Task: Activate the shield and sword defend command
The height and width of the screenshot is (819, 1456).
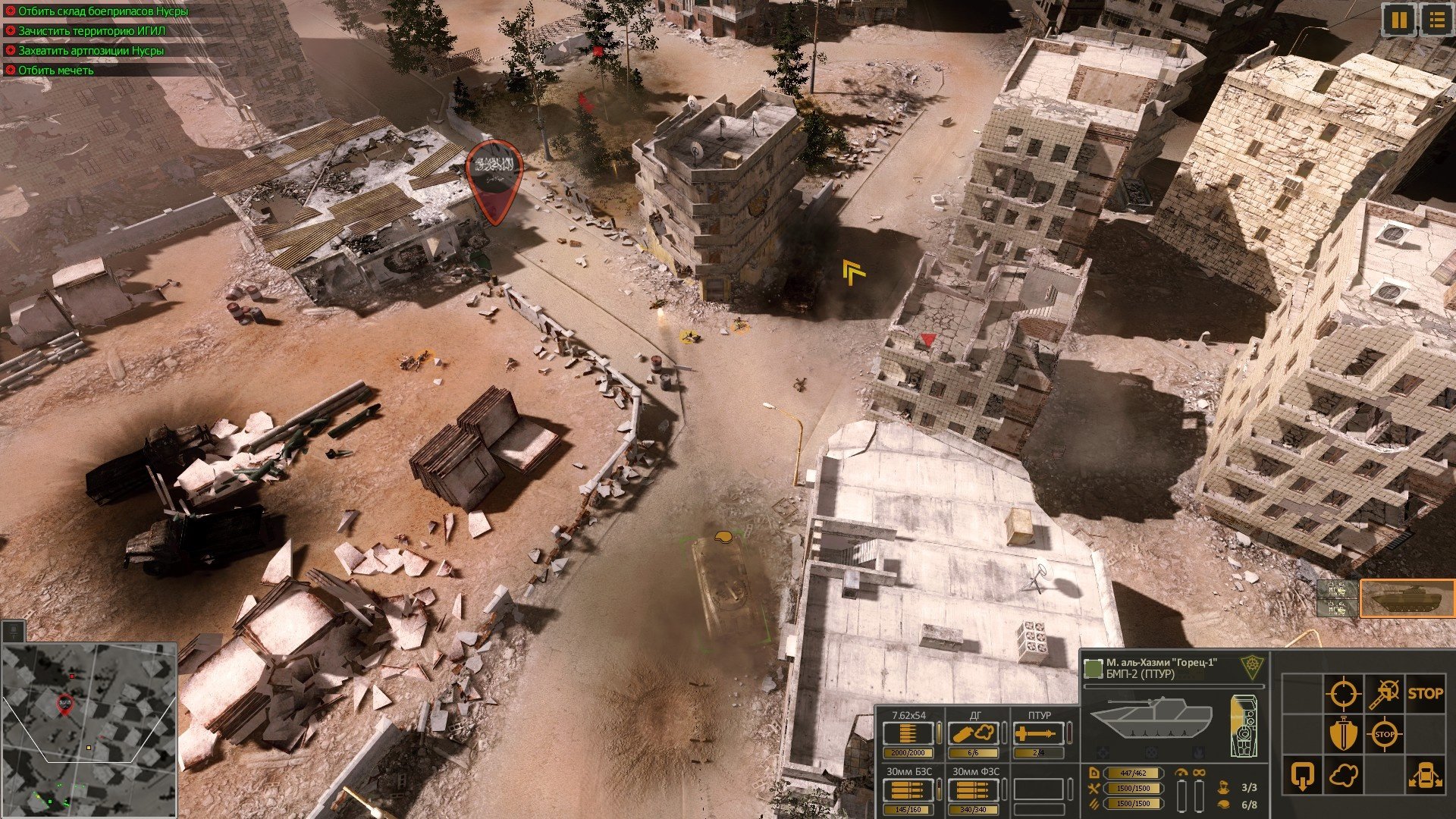Action: [x=1343, y=734]
